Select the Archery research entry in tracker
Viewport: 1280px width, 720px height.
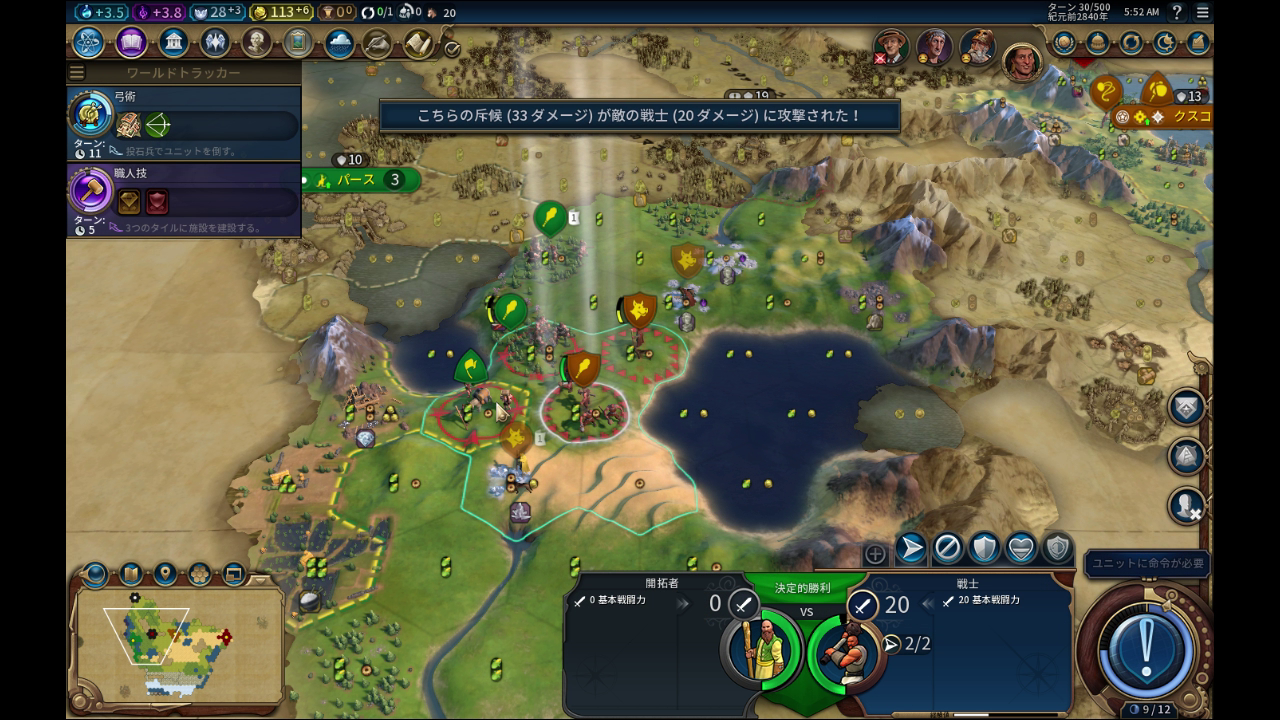pos(185,125)
